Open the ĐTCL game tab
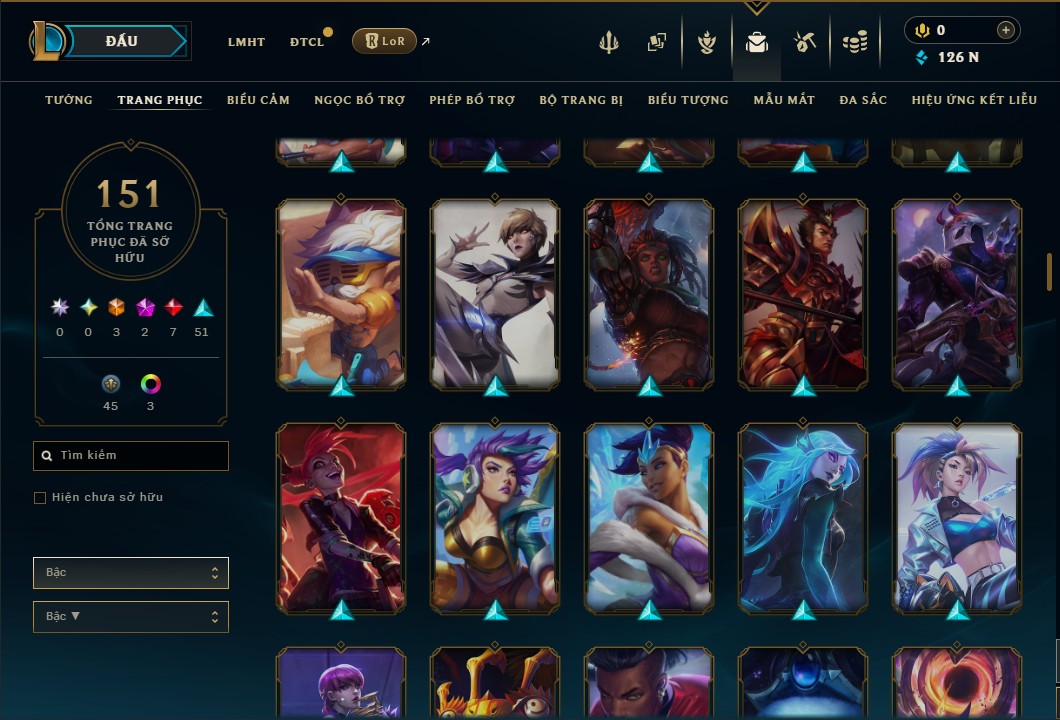Viewport: 1060px width, 720px height. click(307, 42)
